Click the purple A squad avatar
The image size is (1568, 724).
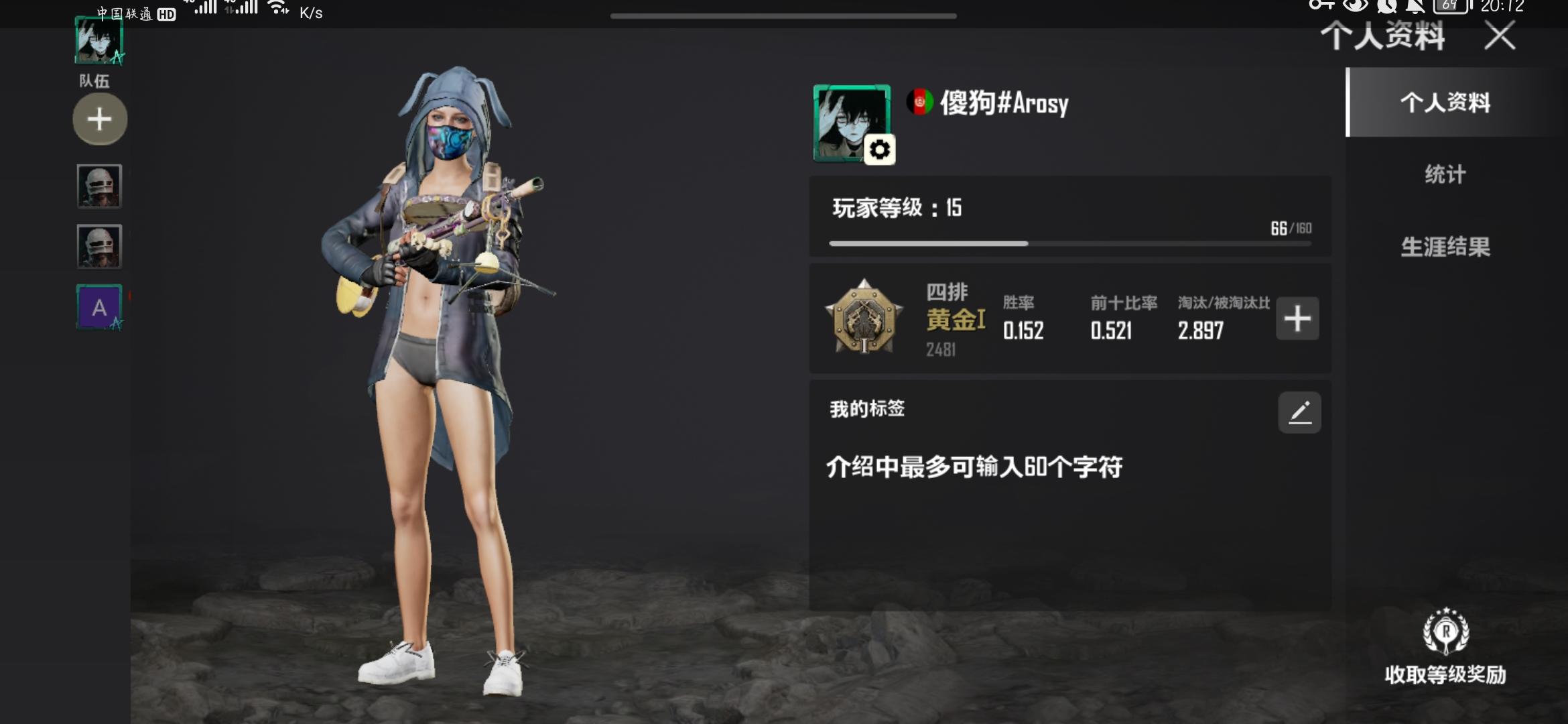(x=99, y=307)
